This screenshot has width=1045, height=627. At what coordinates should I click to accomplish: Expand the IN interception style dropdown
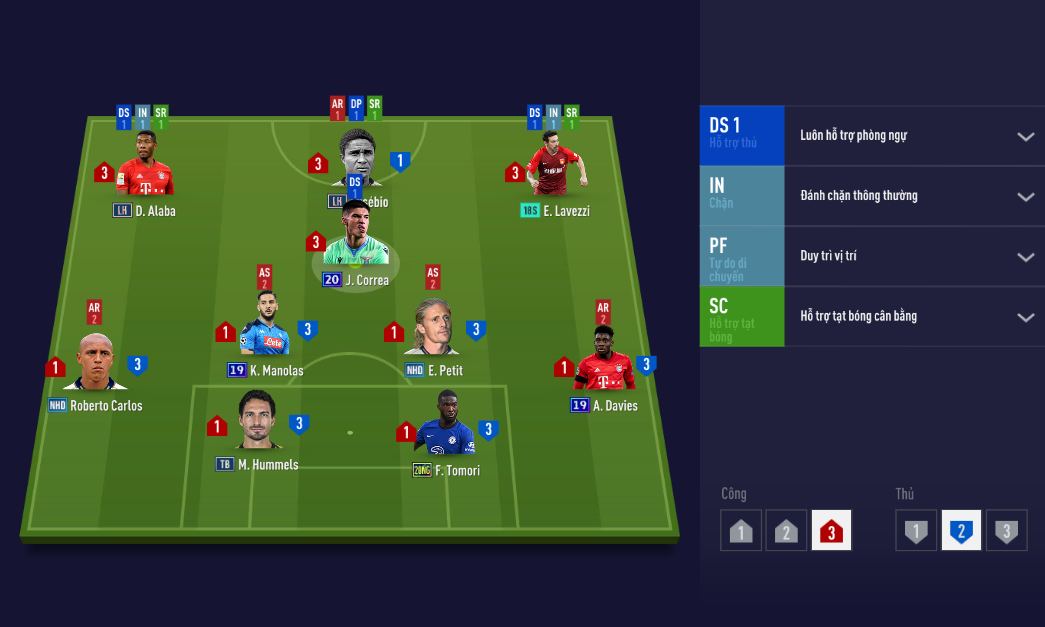[x=1025, y=196]
